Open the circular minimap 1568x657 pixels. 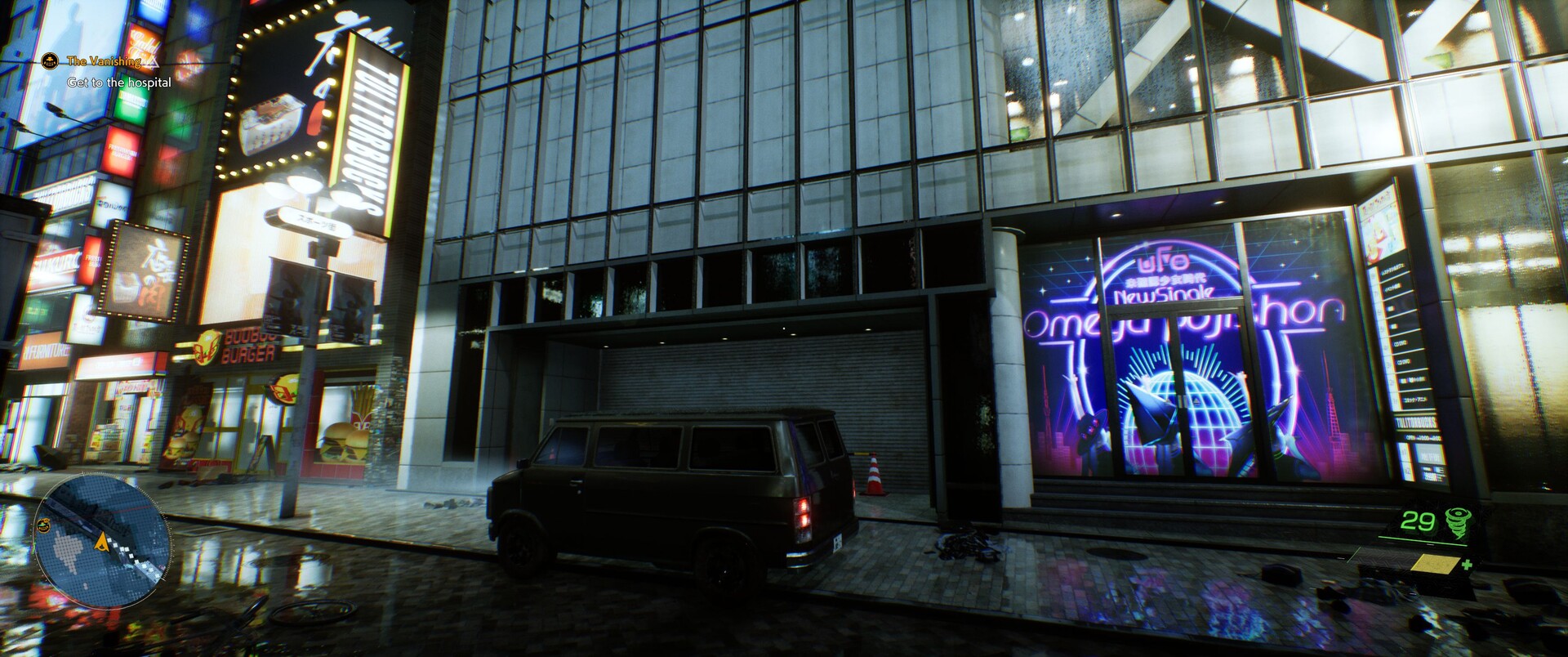[102, 545]
